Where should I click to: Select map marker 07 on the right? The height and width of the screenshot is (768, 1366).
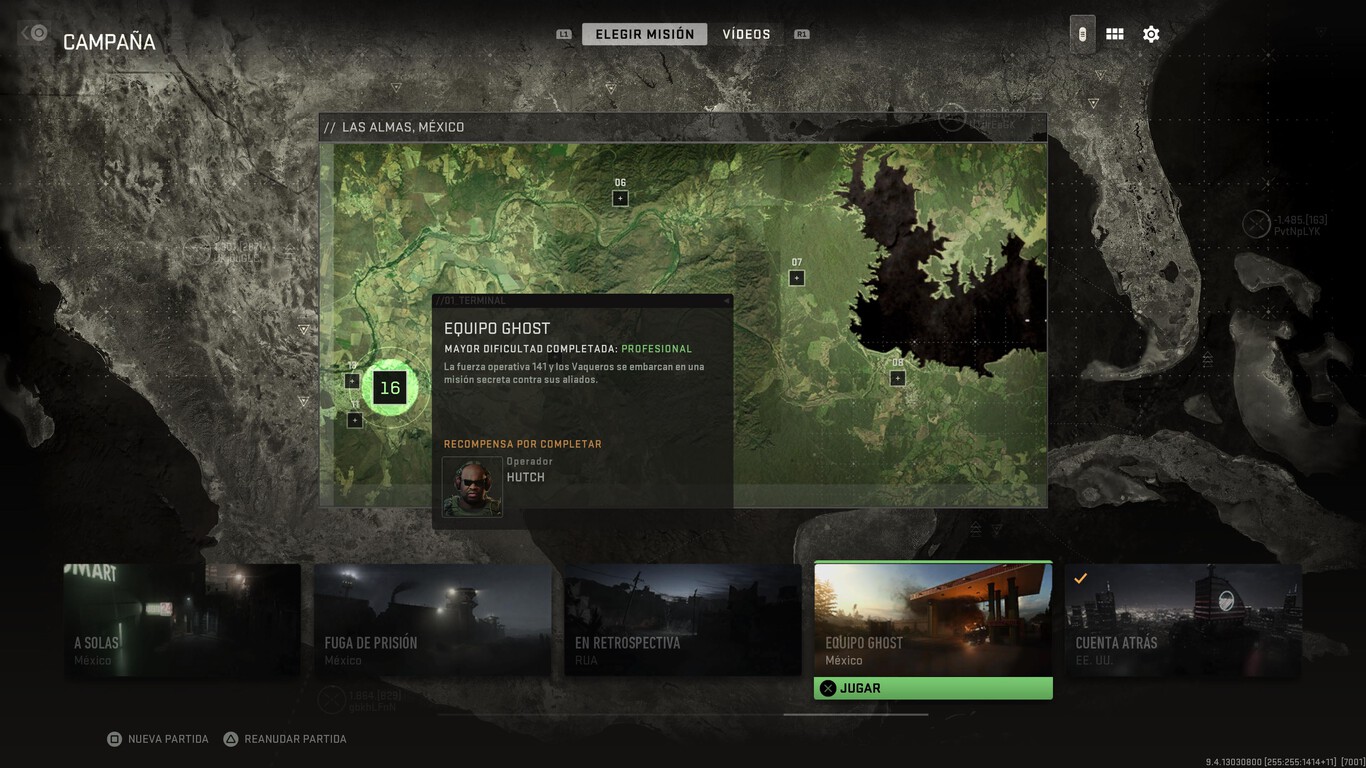[796, 276]
